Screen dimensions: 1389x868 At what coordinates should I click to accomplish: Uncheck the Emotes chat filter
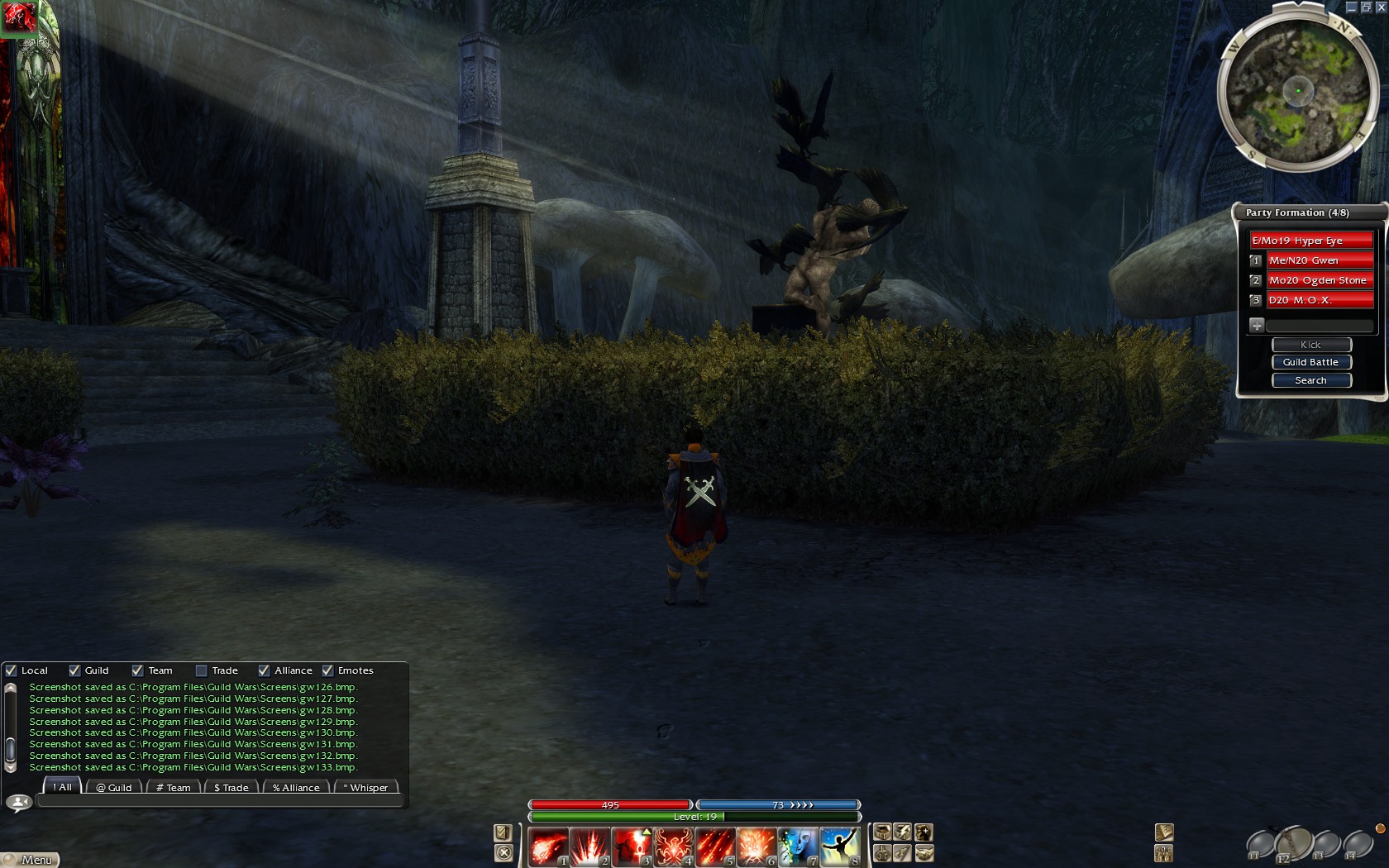328,670
